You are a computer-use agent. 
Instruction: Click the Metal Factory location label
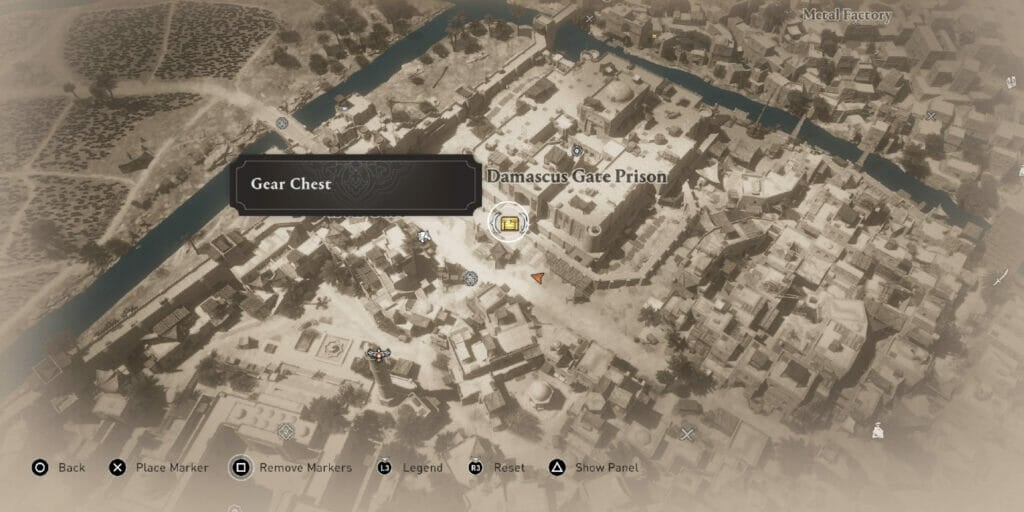tap(847, 16)
